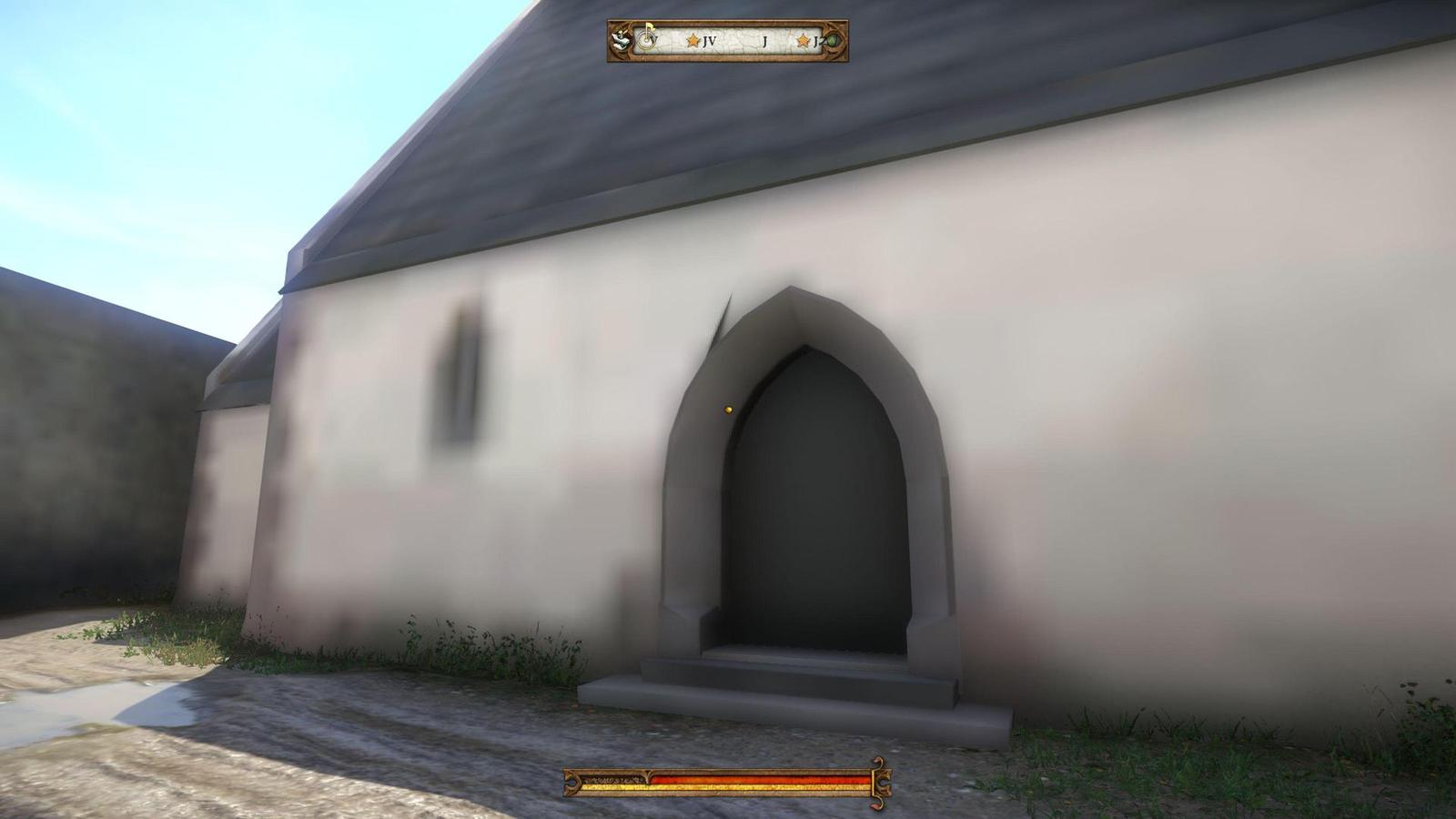Click the yellow interaction dot on the door
Screen dimensions: 1456x819
click(x=727, y=411)
